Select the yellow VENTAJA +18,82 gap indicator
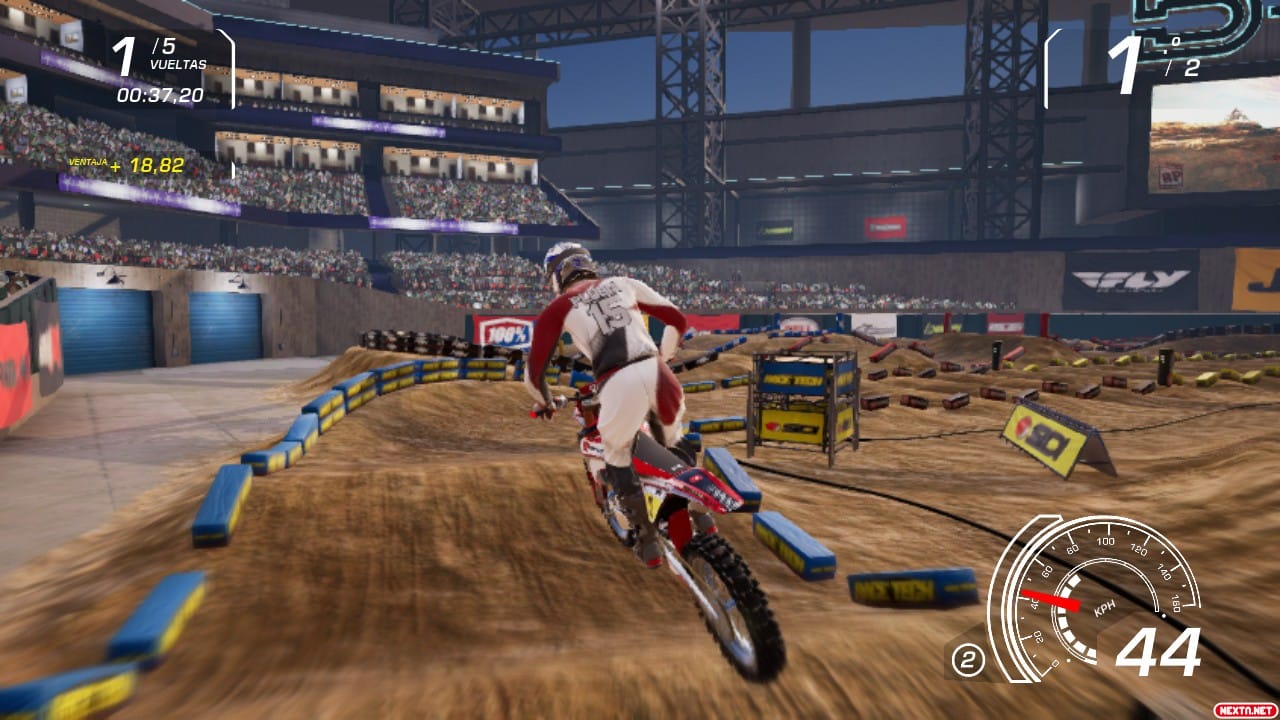Screen dimensions: 1280x720 (127, 163)
